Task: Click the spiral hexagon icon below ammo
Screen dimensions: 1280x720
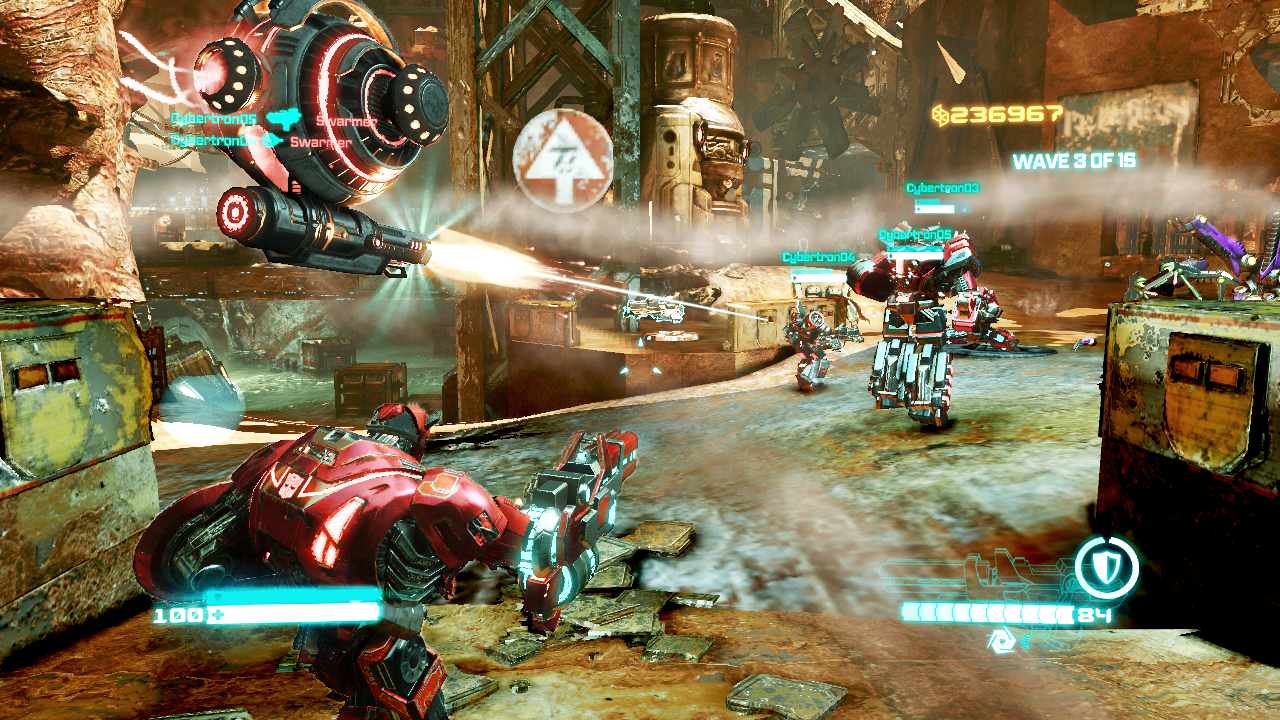Action: 1001,642
